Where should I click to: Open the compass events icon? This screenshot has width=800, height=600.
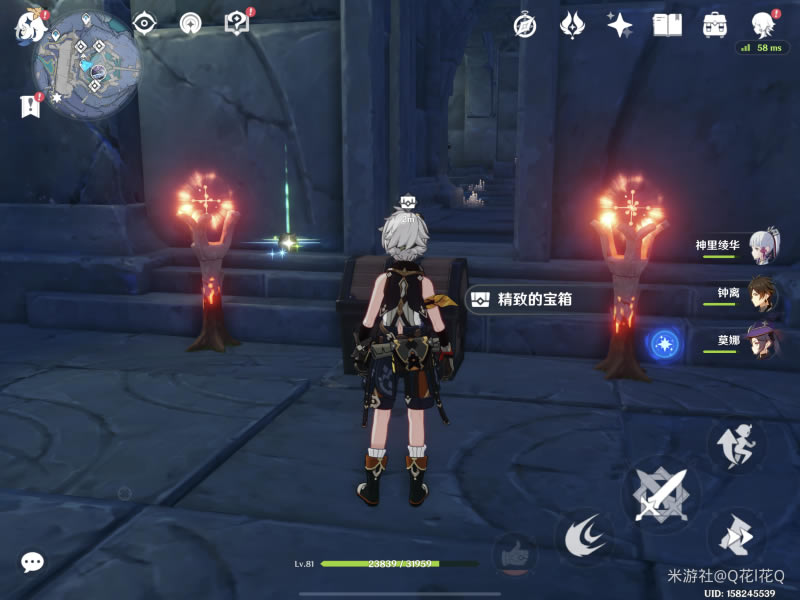pyautogui.click(x=525, y=25)
